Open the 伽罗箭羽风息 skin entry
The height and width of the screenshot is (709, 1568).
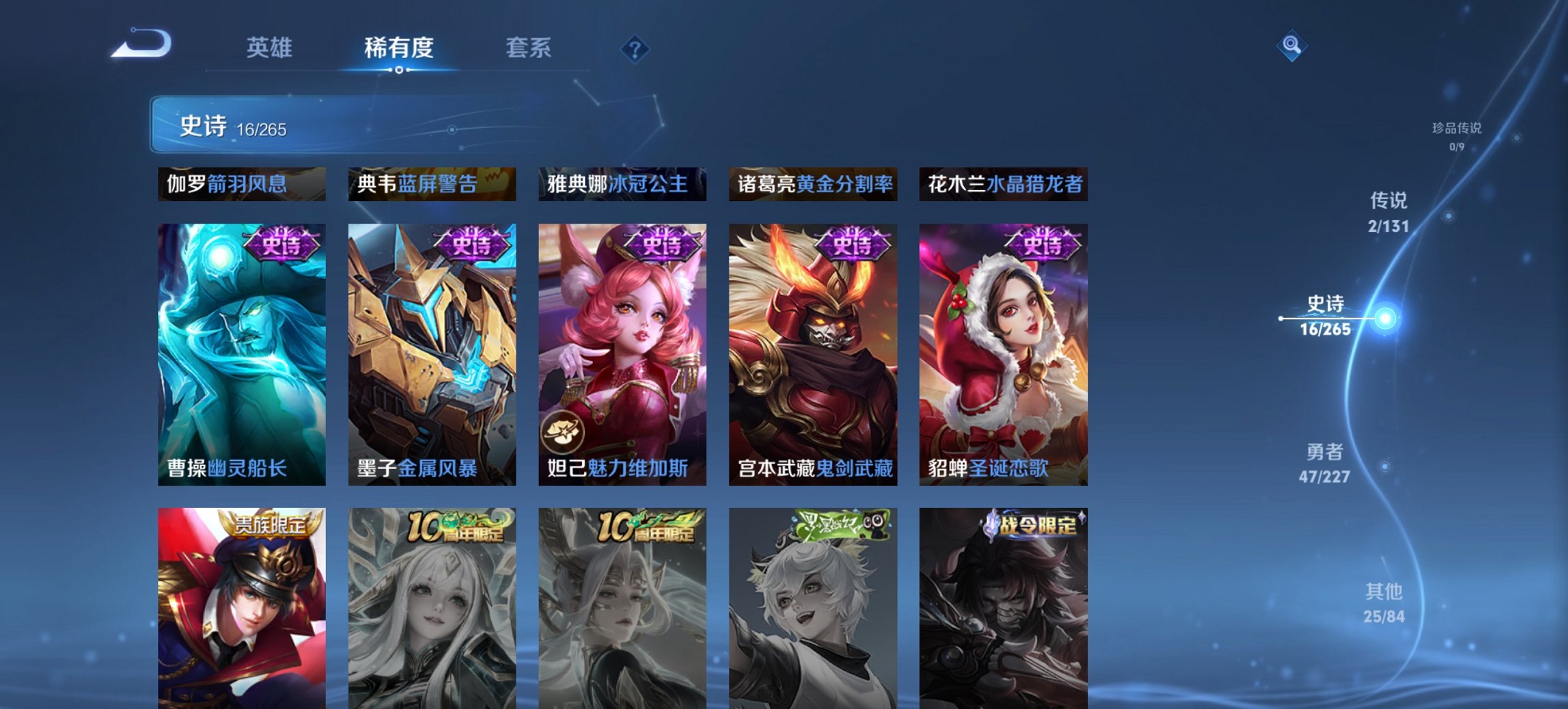tap(234, 185)
